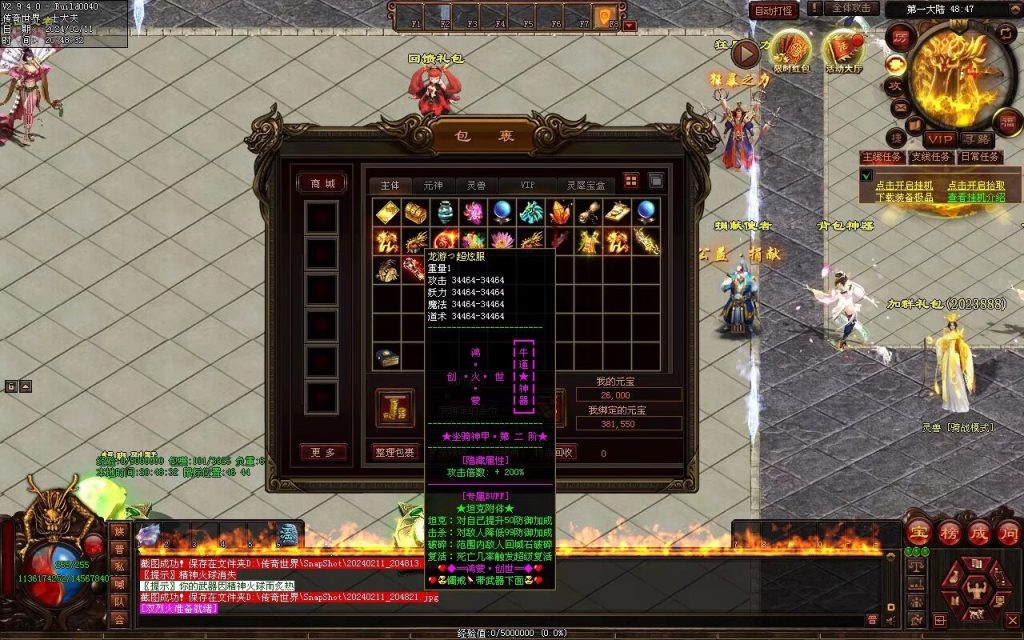Viewport: 1024px width, 640px height.
Task: Click the 更多 button in the bag
Action: [322, 452]
